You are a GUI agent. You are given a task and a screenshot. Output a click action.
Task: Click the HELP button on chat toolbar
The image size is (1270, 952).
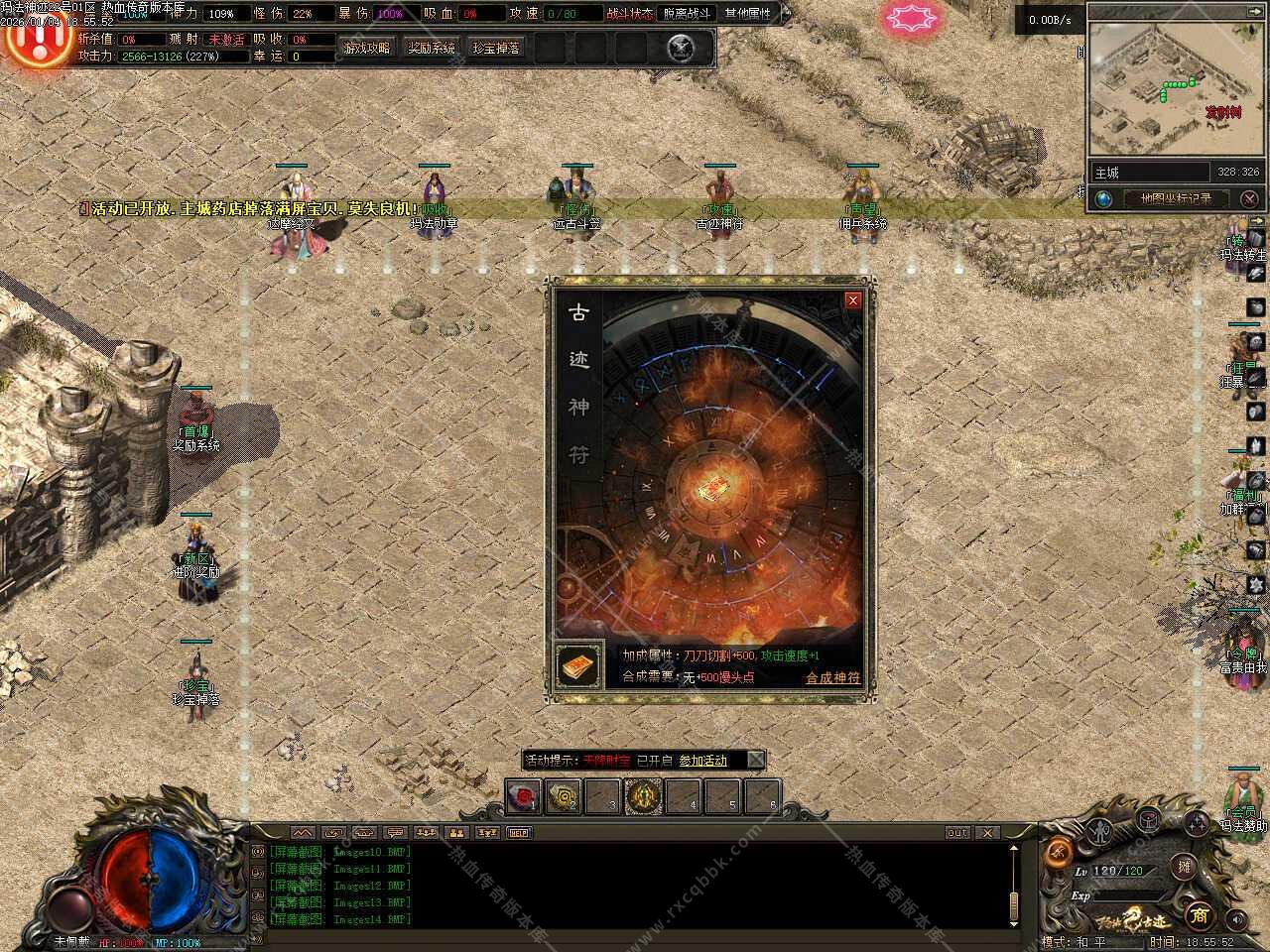point(519,833)
